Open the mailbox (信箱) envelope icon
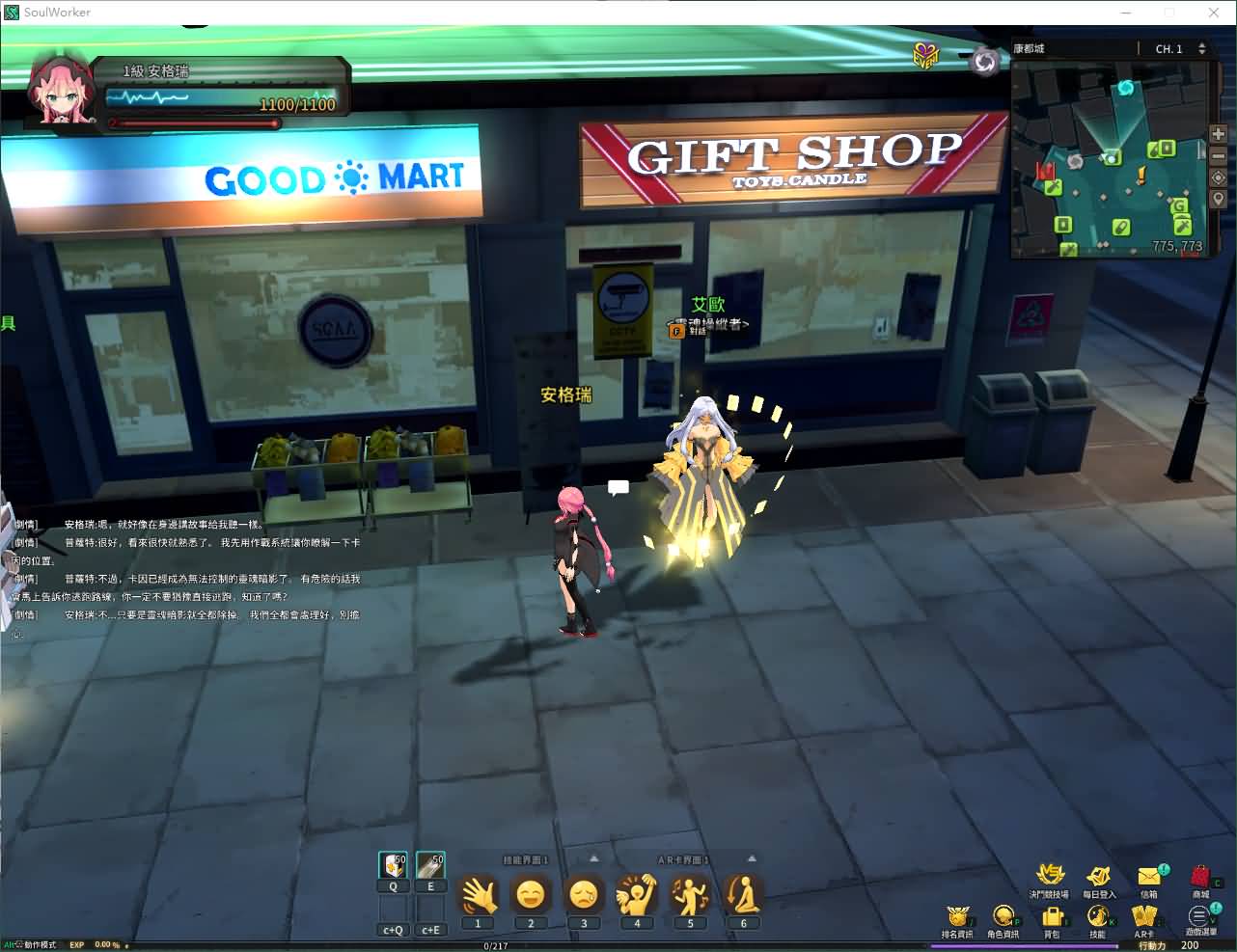 click(x=1148, y=876)
